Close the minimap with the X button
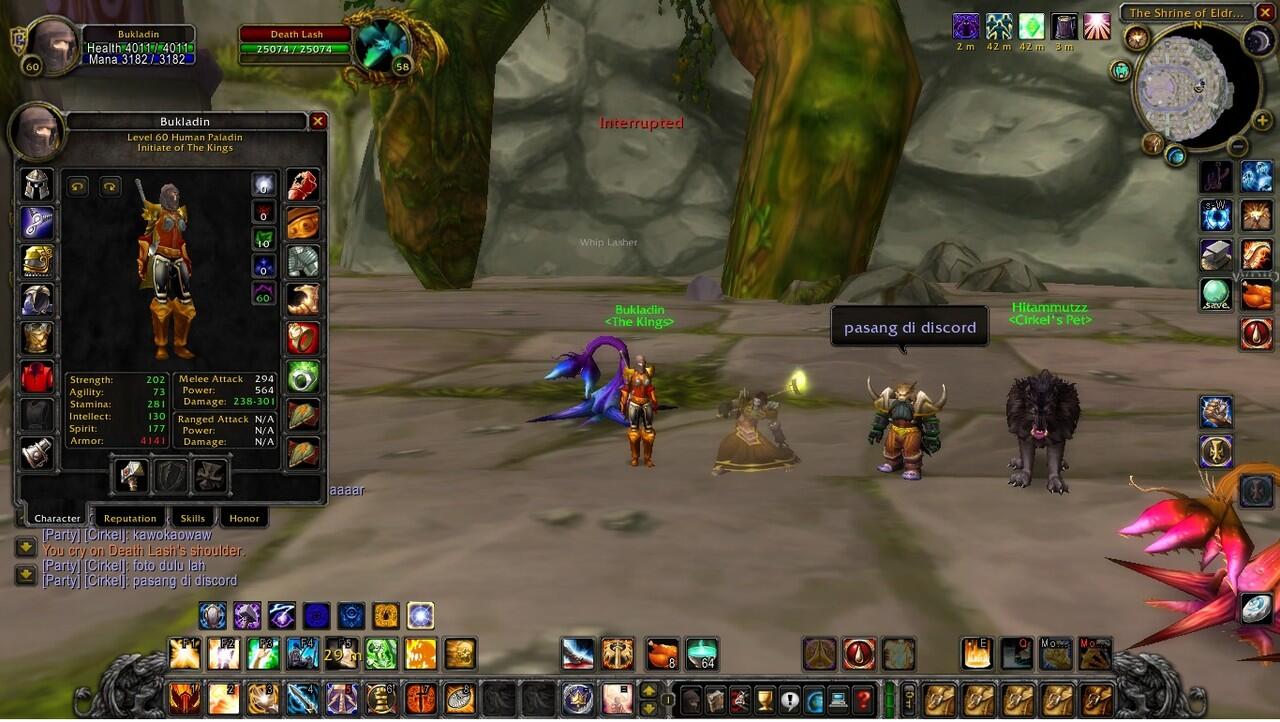The image size is (1280, 722). tap(1265, 13)
